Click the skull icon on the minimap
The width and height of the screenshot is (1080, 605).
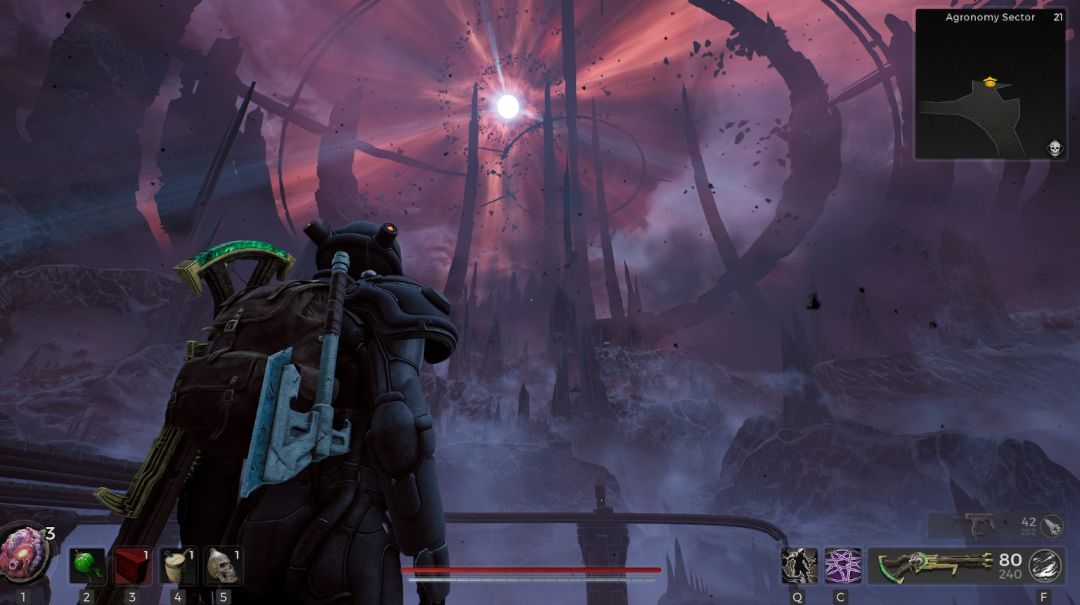(x=1053, y=149)
